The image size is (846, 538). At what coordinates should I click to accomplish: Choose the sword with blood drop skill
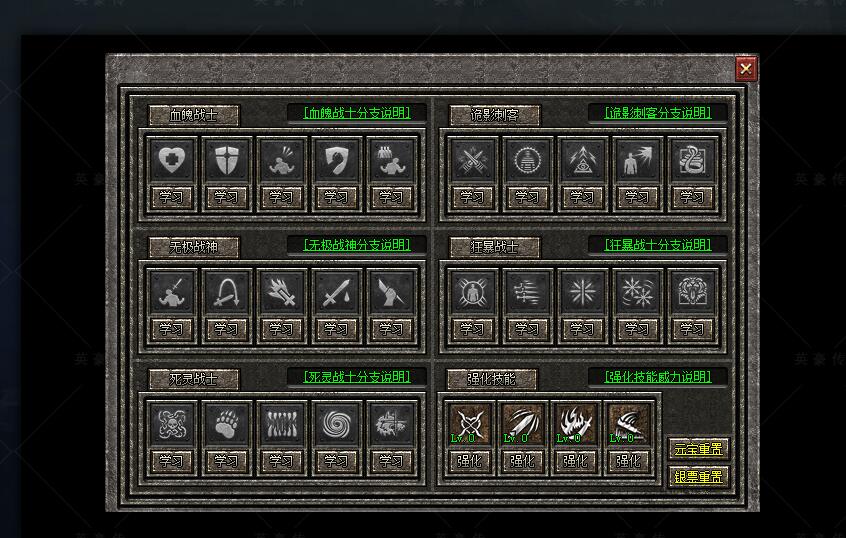click(x=336, y=292)
